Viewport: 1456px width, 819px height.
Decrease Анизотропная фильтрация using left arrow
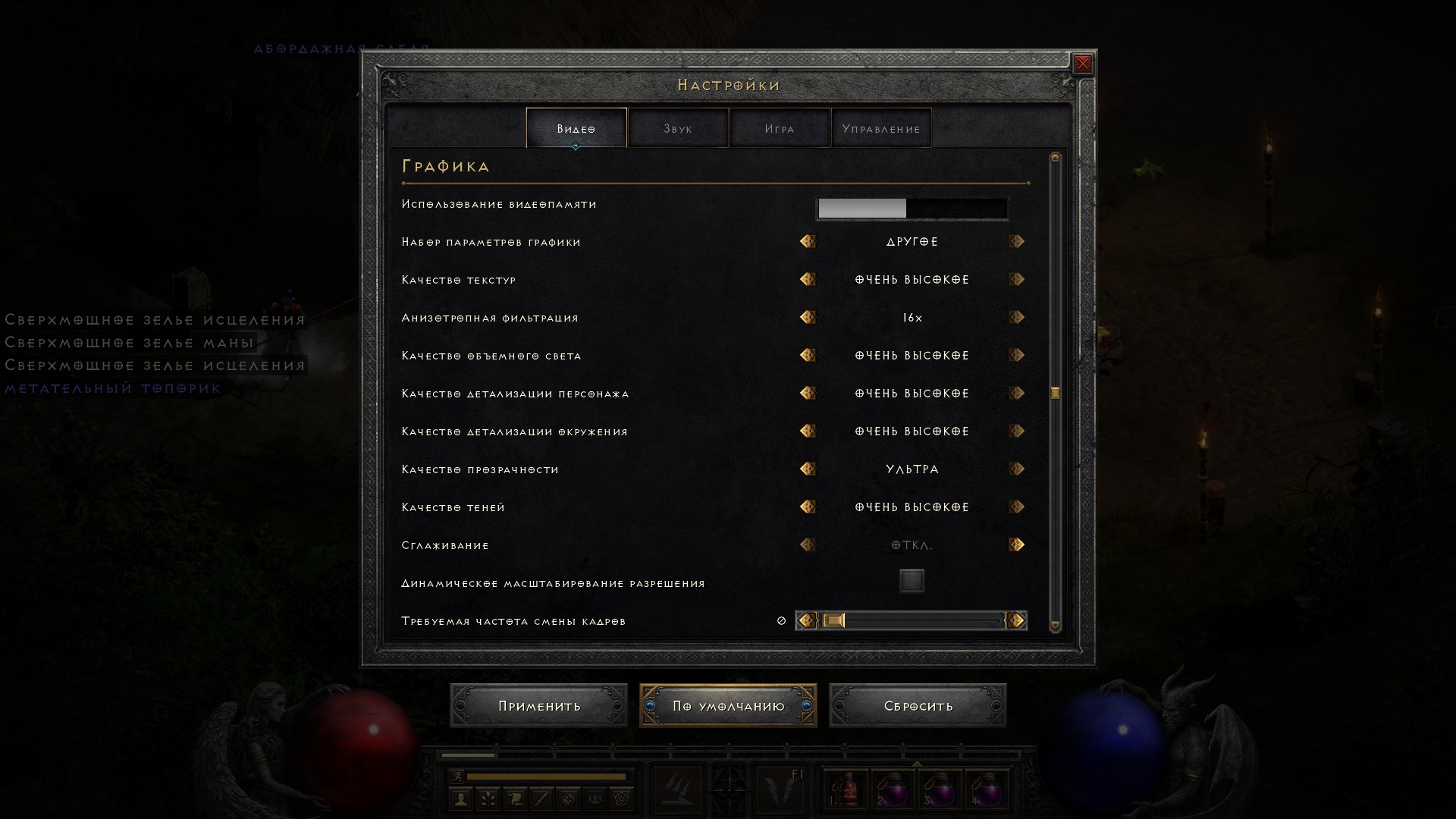[x=808, y=317]
